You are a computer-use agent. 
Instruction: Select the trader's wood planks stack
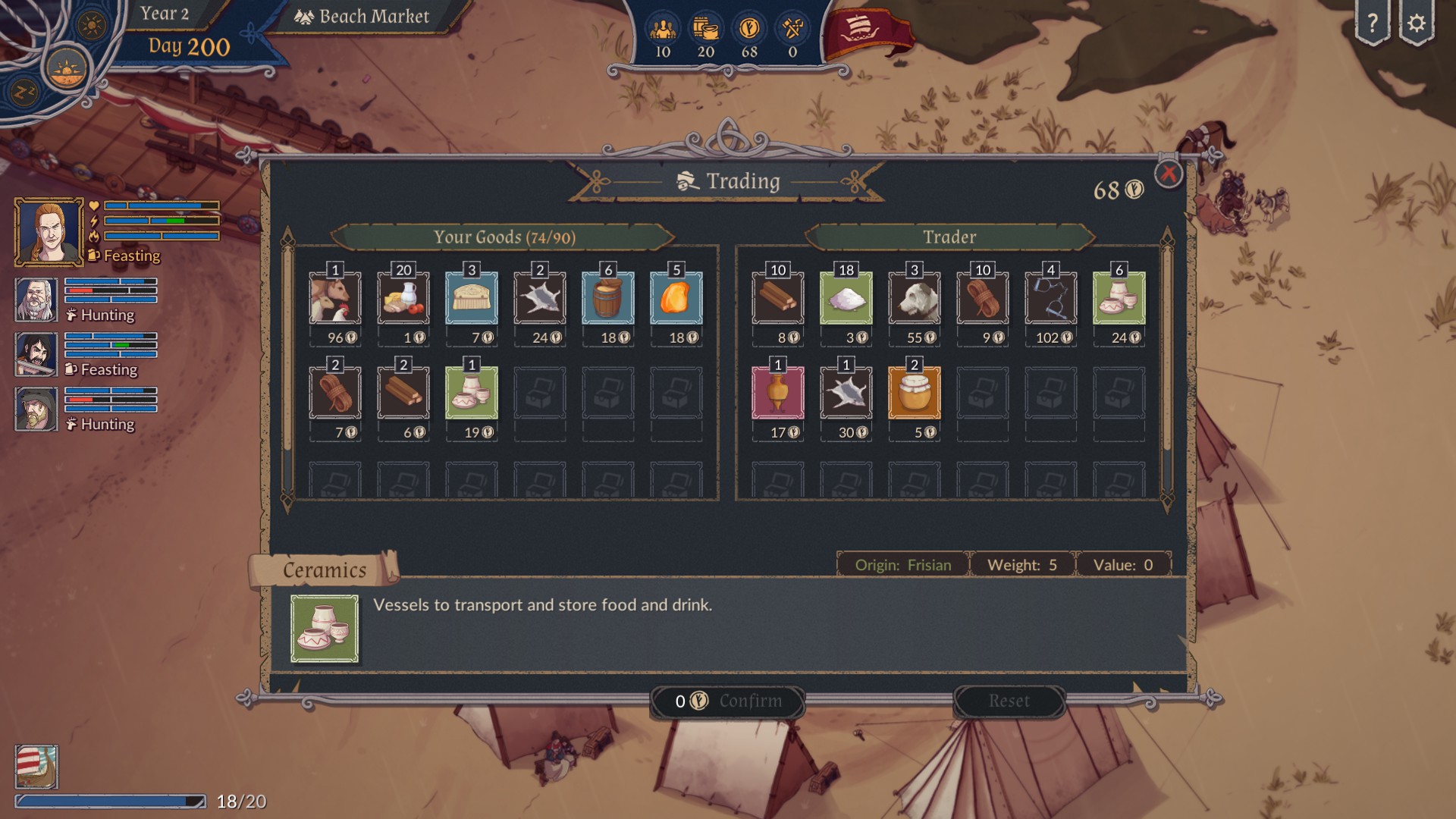tap(778, 298)
